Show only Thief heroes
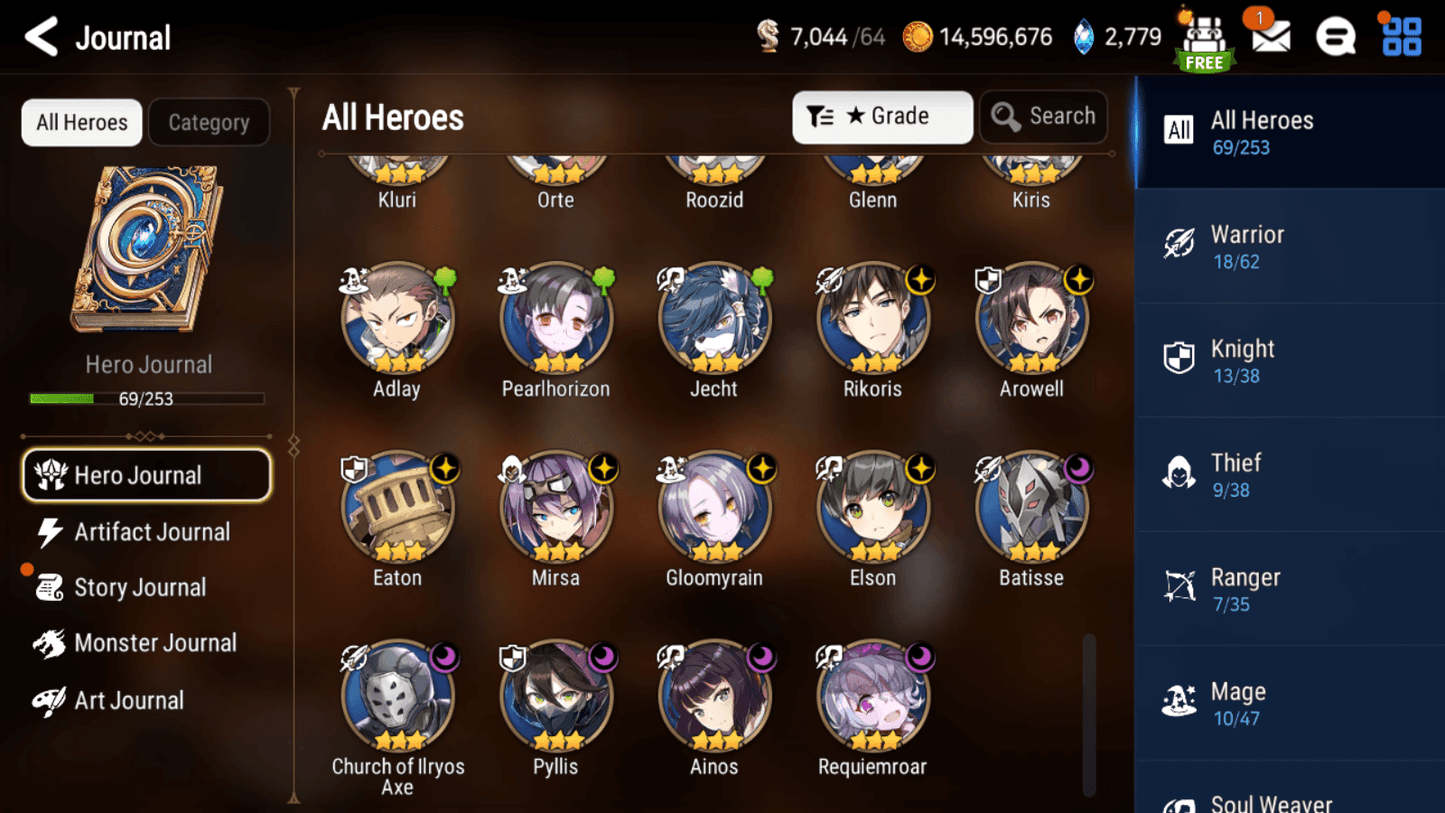 1289,475
